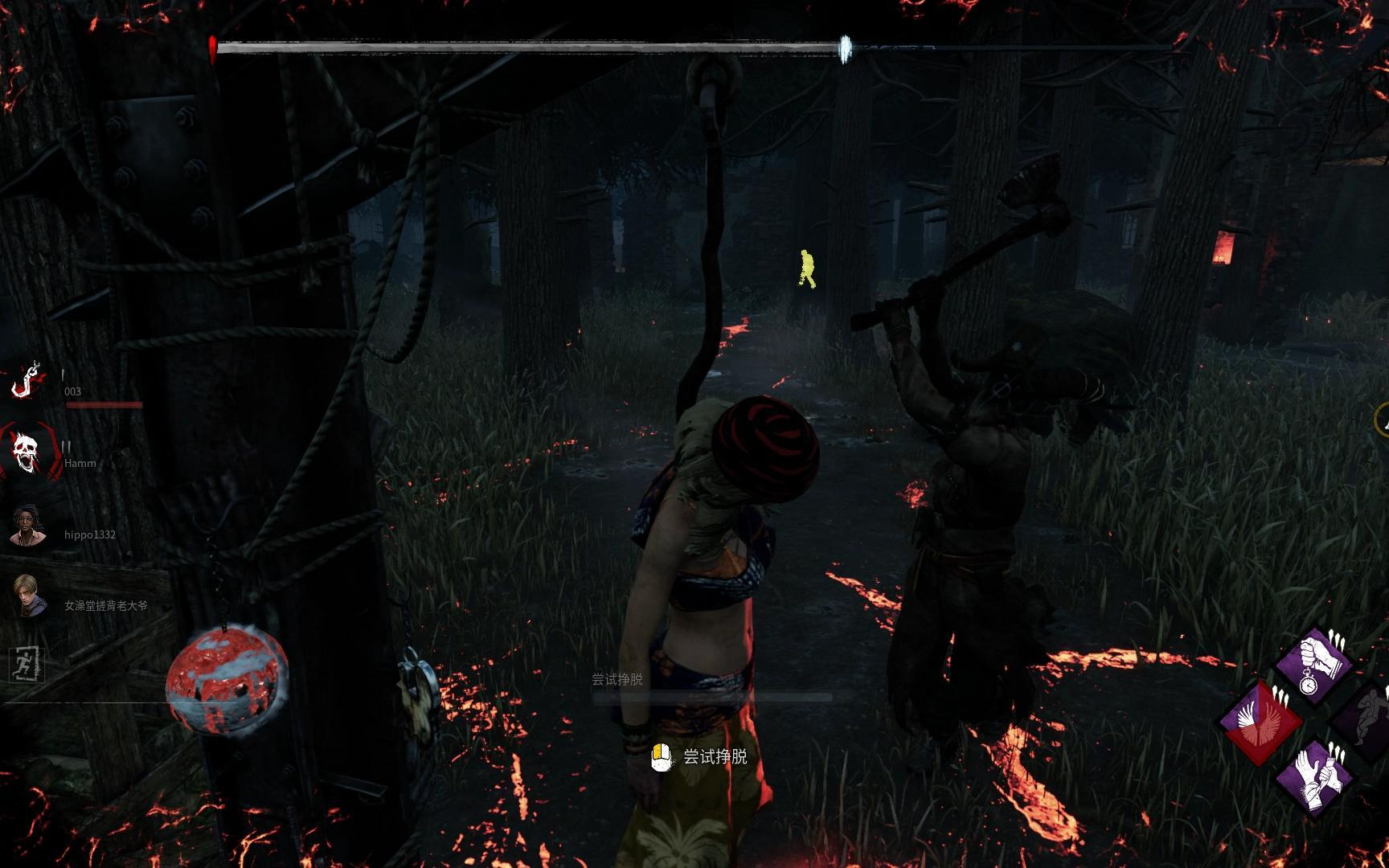The height and width of the screenshot is (868, 1389).
Task: Select the fist with stopwatch perk
Action: point(1315,665)
